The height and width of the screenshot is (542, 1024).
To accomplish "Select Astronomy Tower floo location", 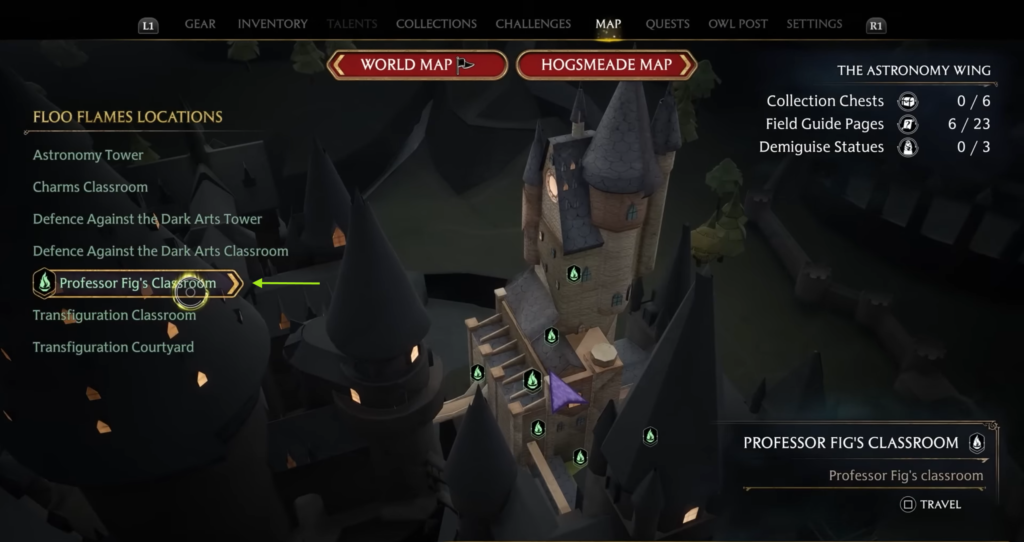I will [88, 155].
